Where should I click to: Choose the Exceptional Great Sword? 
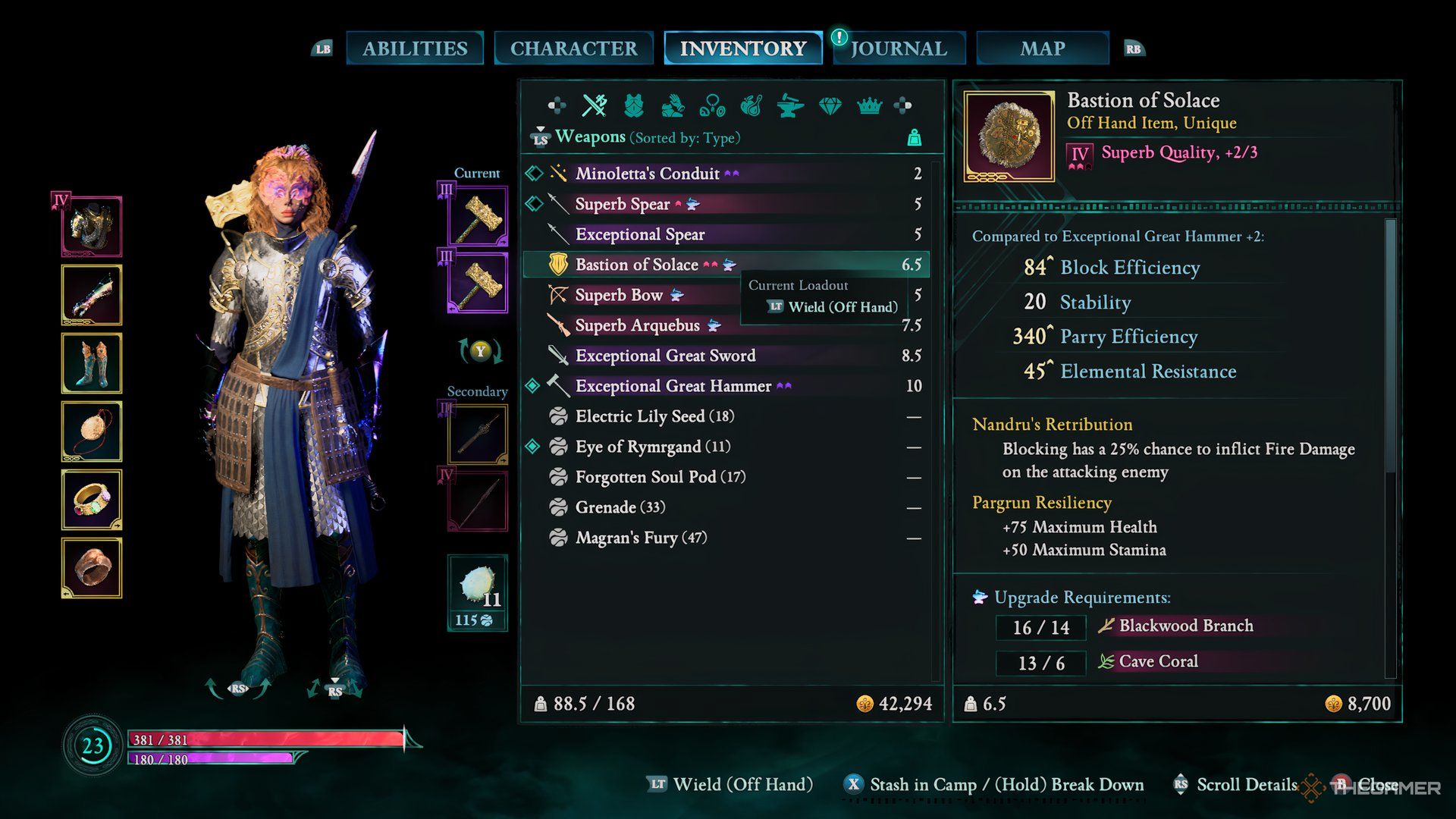click(665, 356)
